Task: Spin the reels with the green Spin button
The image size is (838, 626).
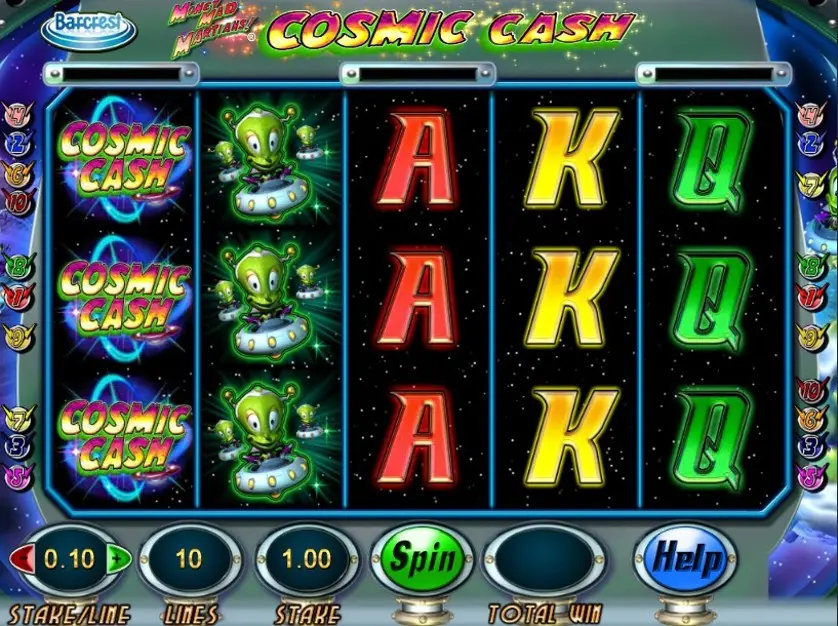Action: click(418, 558)
